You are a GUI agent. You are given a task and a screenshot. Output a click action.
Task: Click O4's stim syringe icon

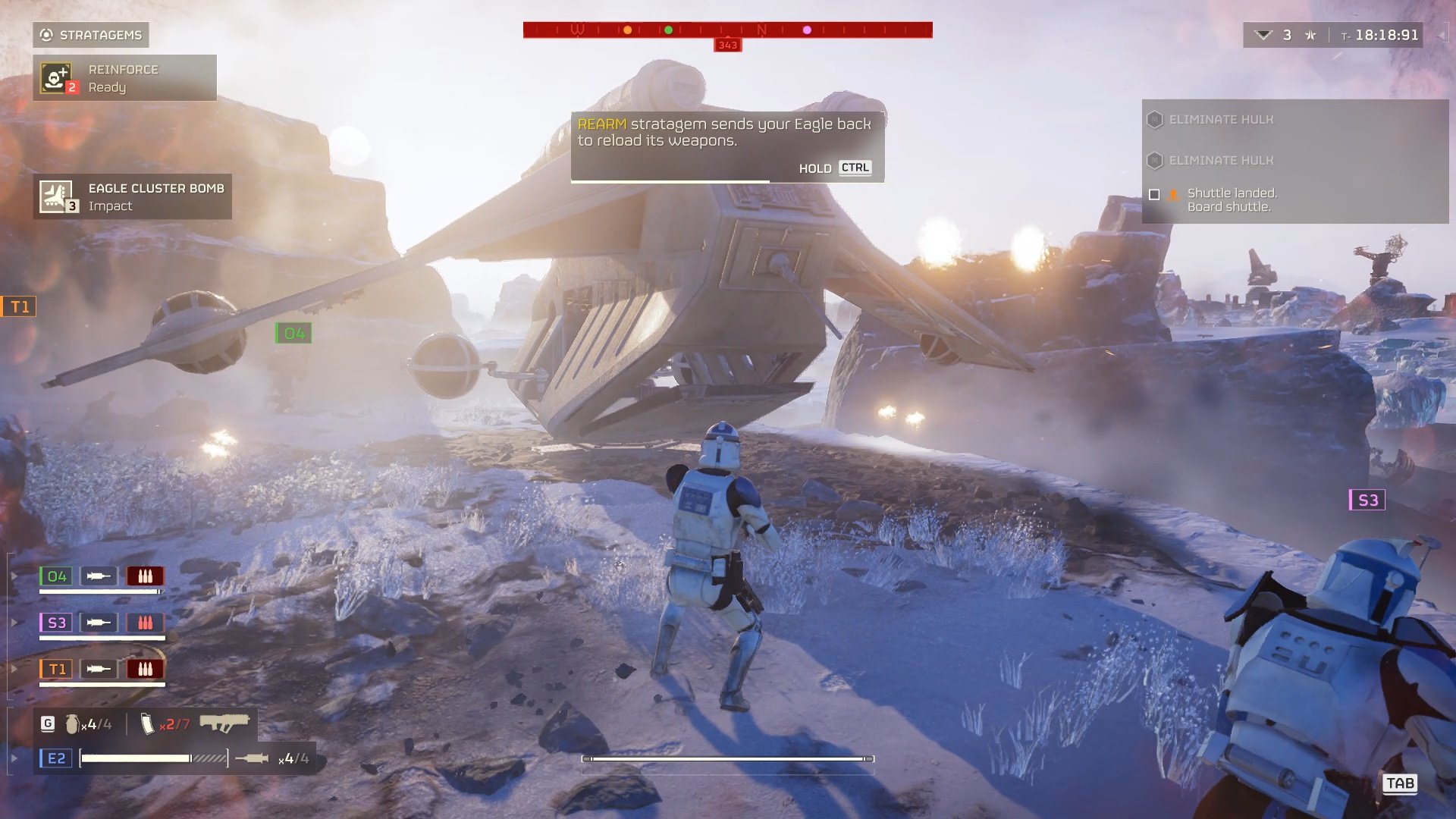[x=99, y=576]
